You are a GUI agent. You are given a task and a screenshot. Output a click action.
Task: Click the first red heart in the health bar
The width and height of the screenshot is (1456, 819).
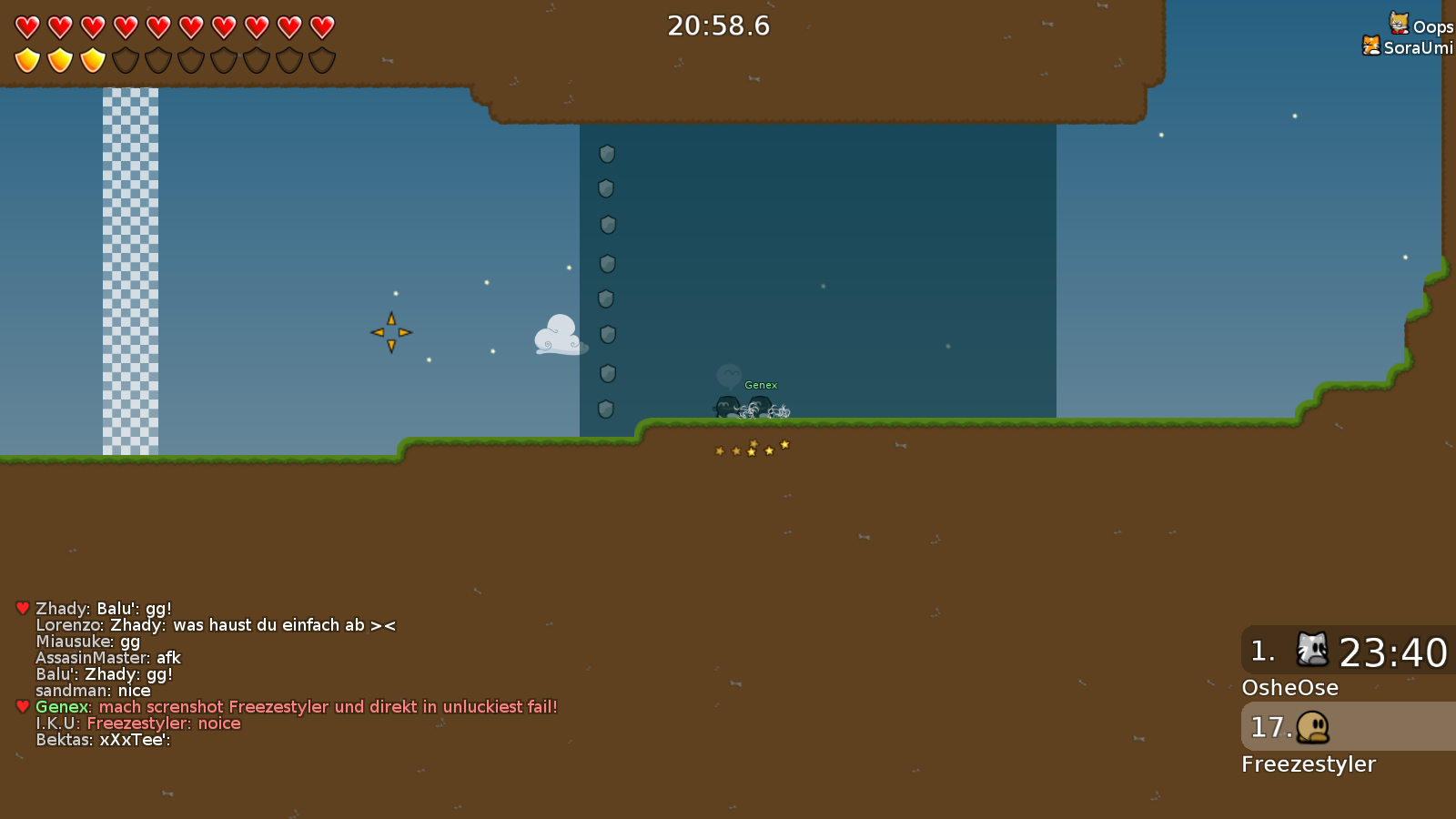[x=26, y=27]
